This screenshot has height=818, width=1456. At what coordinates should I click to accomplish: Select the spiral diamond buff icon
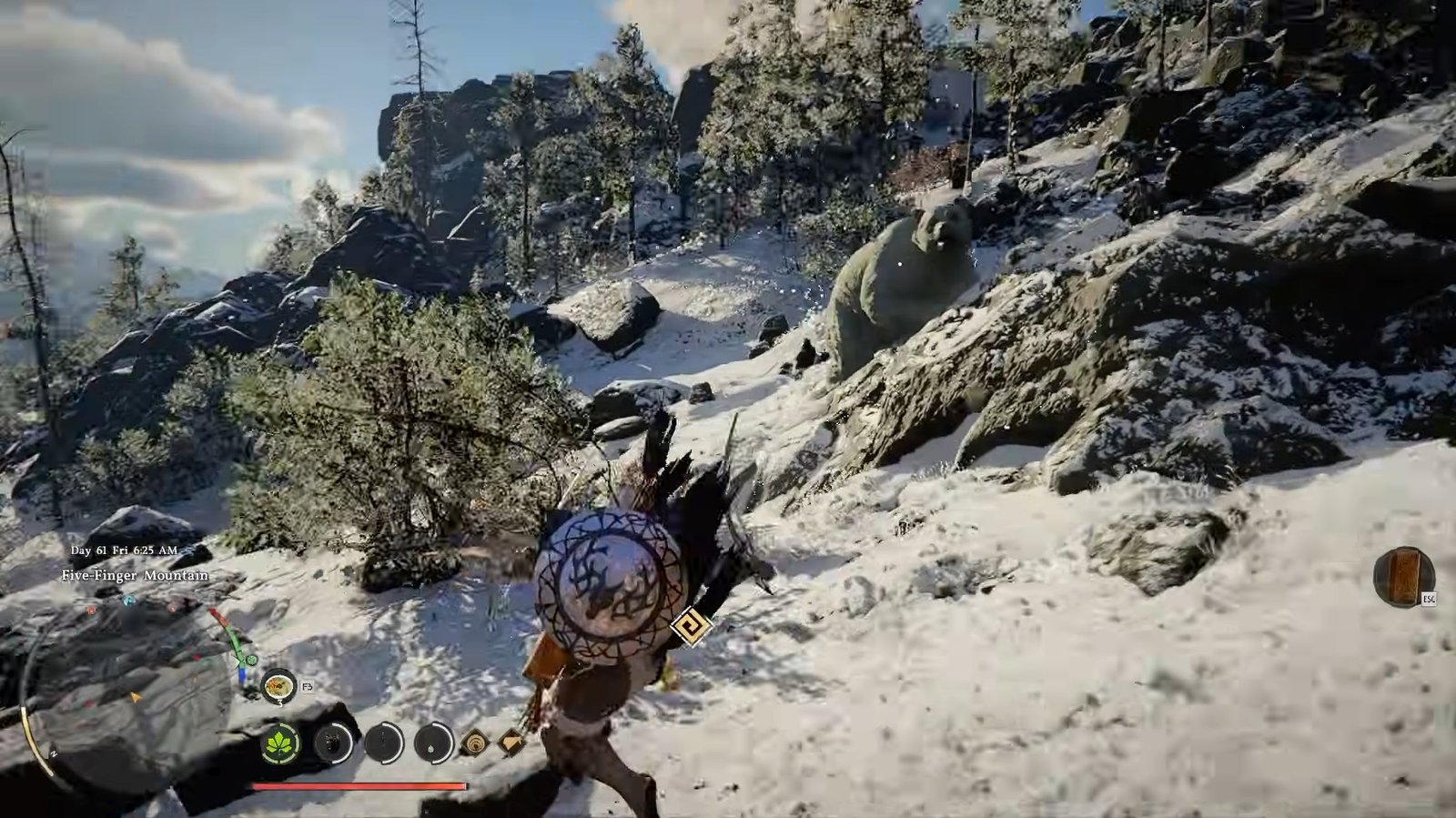coord(474,743)
